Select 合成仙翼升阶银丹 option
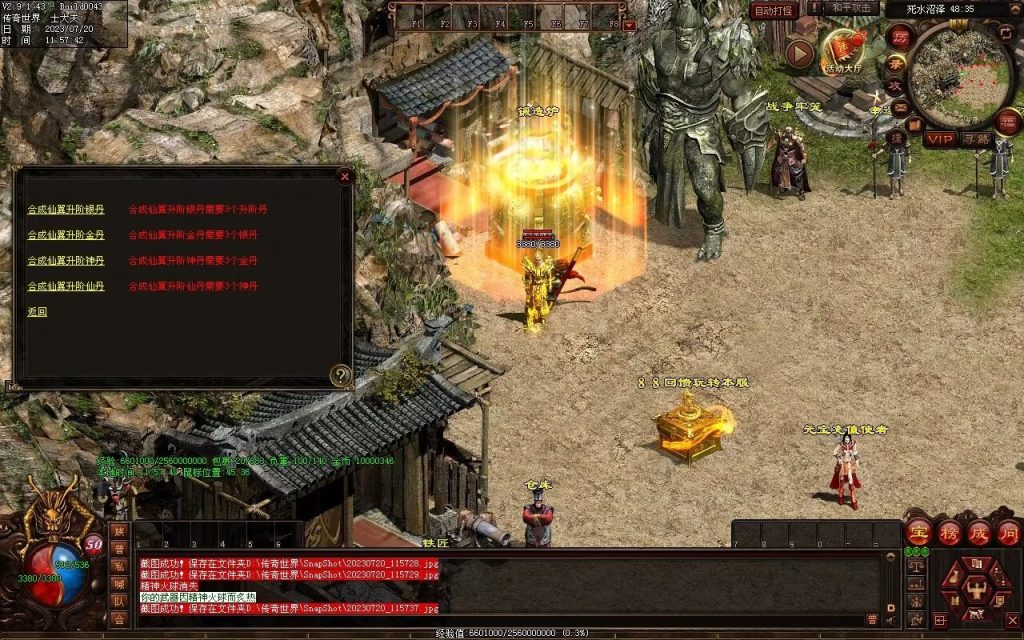The height and width of the screenshot is (640, 1024). [x=65, y=210]
